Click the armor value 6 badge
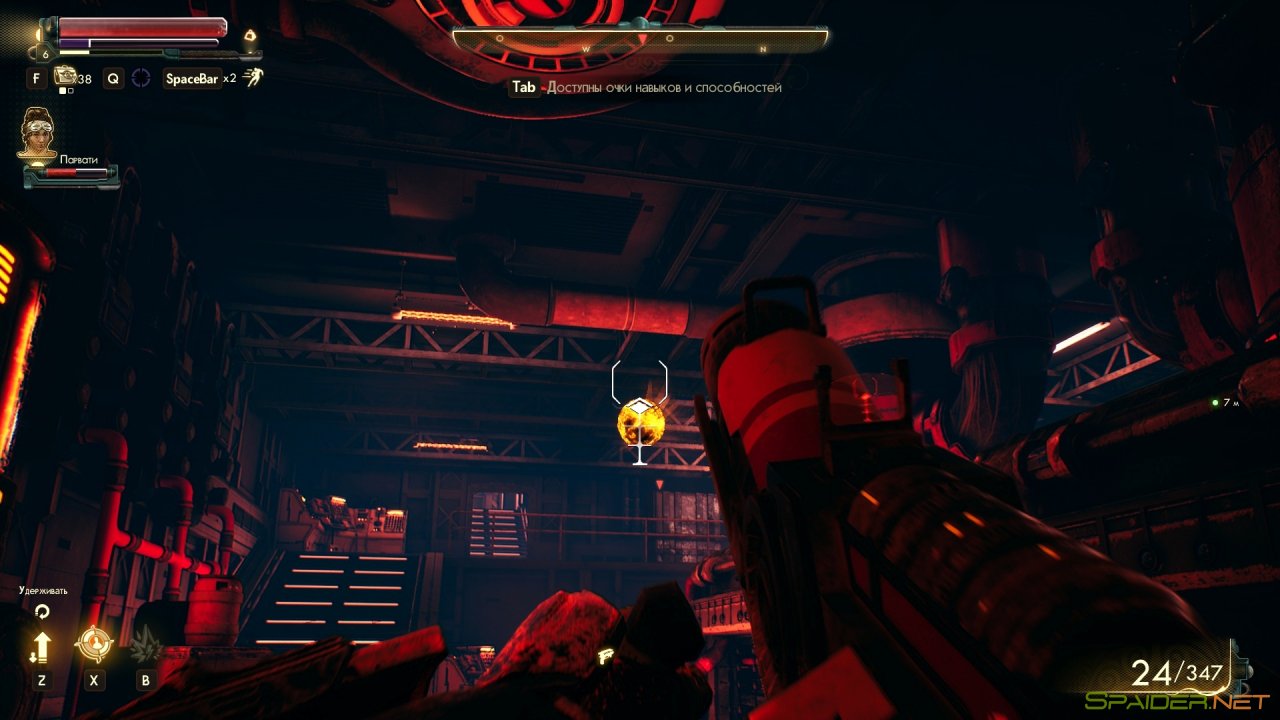This screenshot has height=720, width=1280. pos(45,53)
